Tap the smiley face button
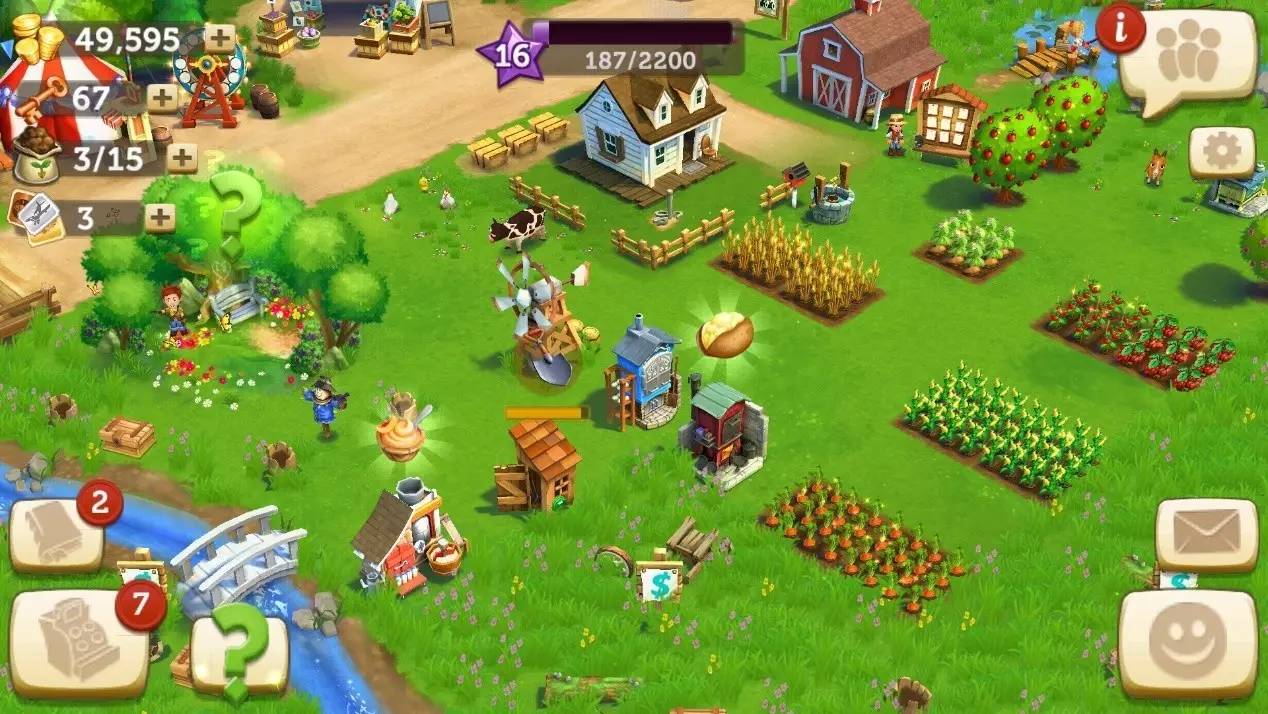Screen dimensions: 1268x714 tap(1187, 642)
